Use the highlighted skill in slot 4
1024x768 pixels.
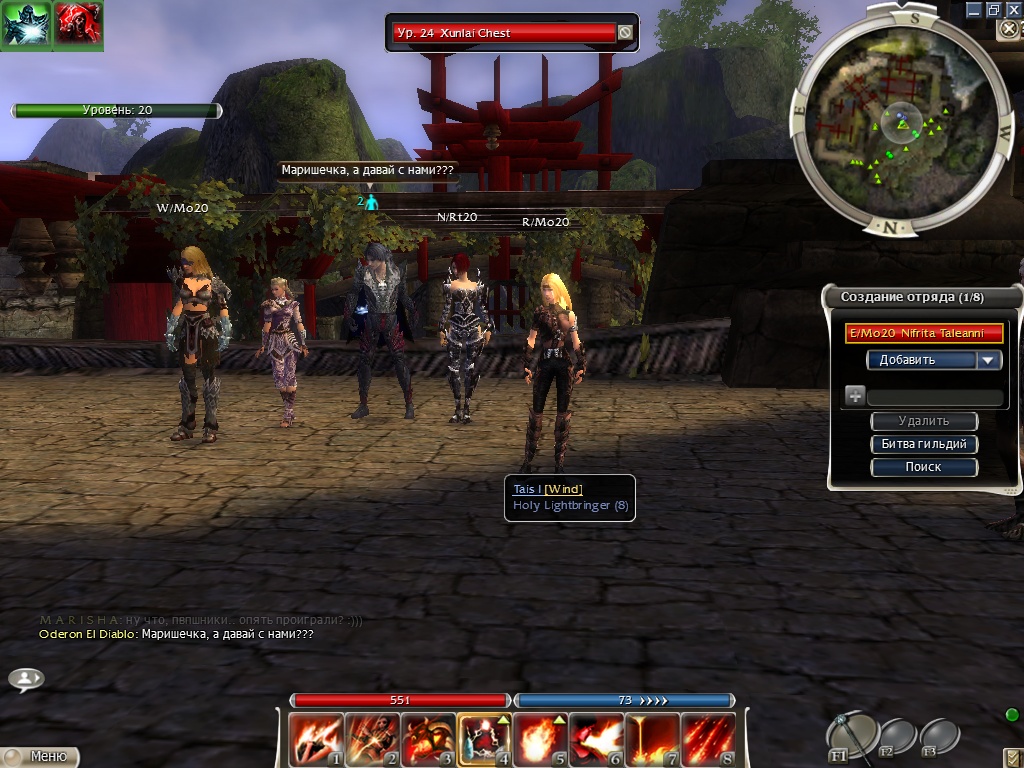(485, 739)
